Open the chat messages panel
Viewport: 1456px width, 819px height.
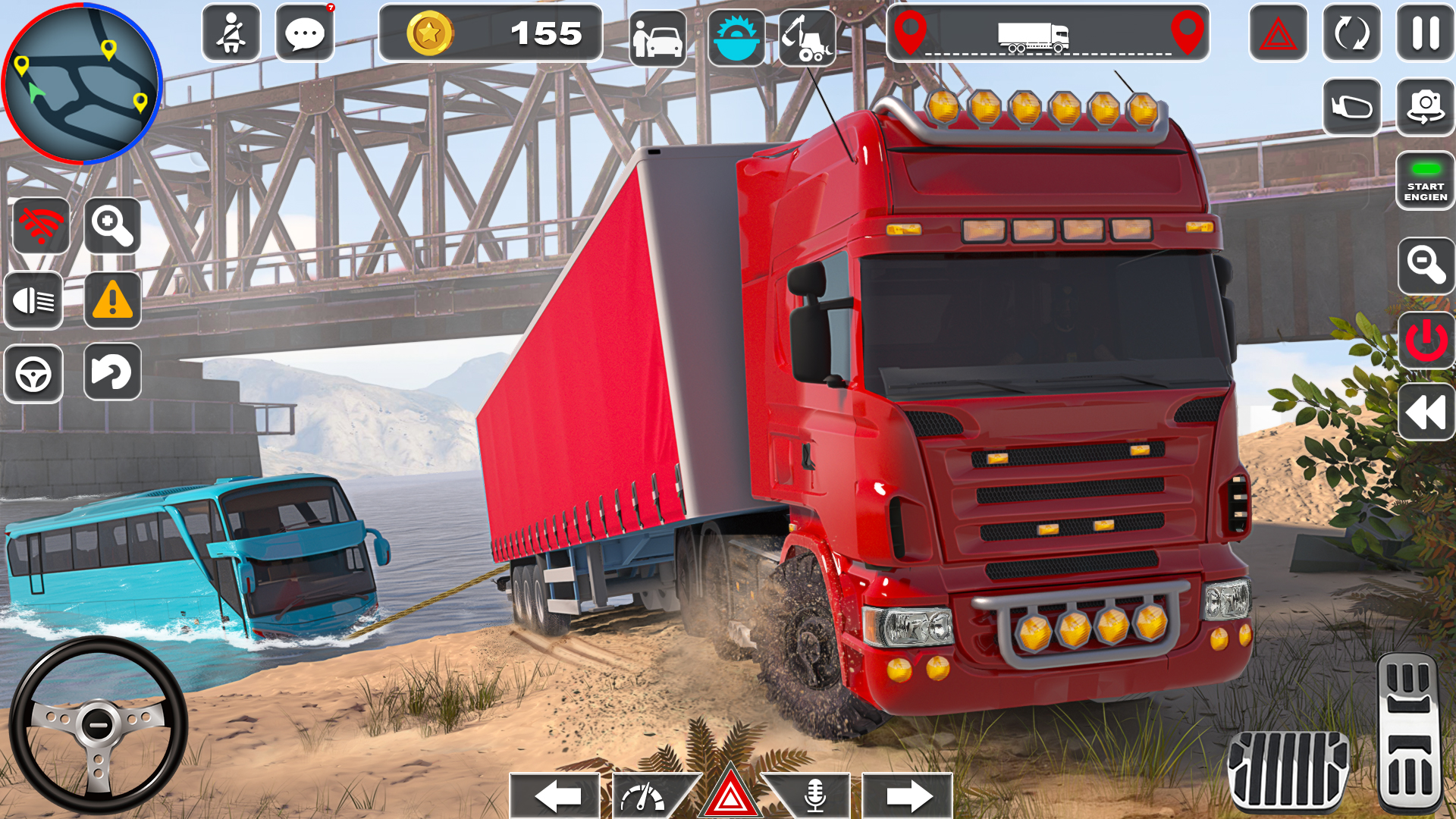click(x=306, y=33)
